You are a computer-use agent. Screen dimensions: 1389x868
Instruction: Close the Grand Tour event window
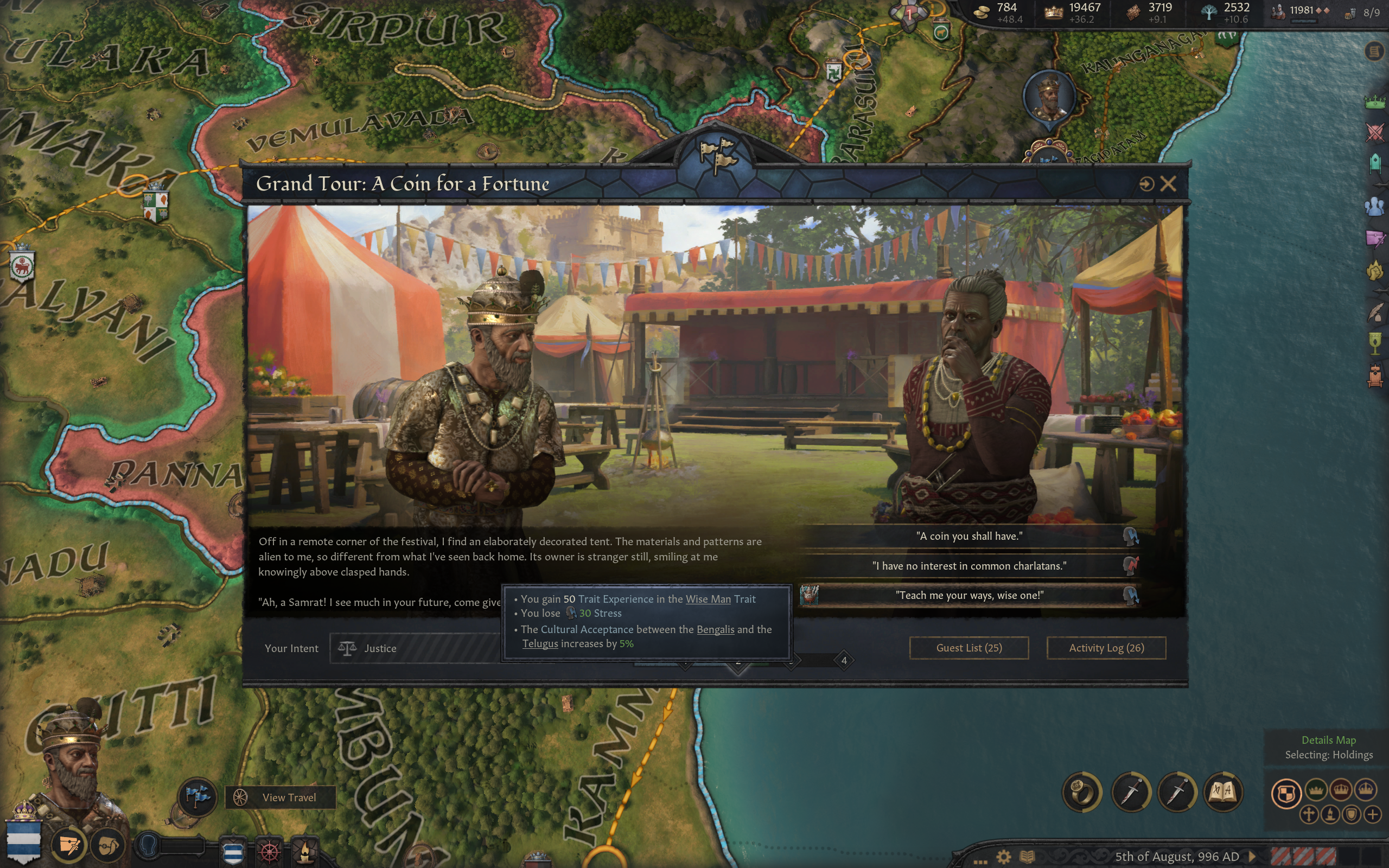1168,184
